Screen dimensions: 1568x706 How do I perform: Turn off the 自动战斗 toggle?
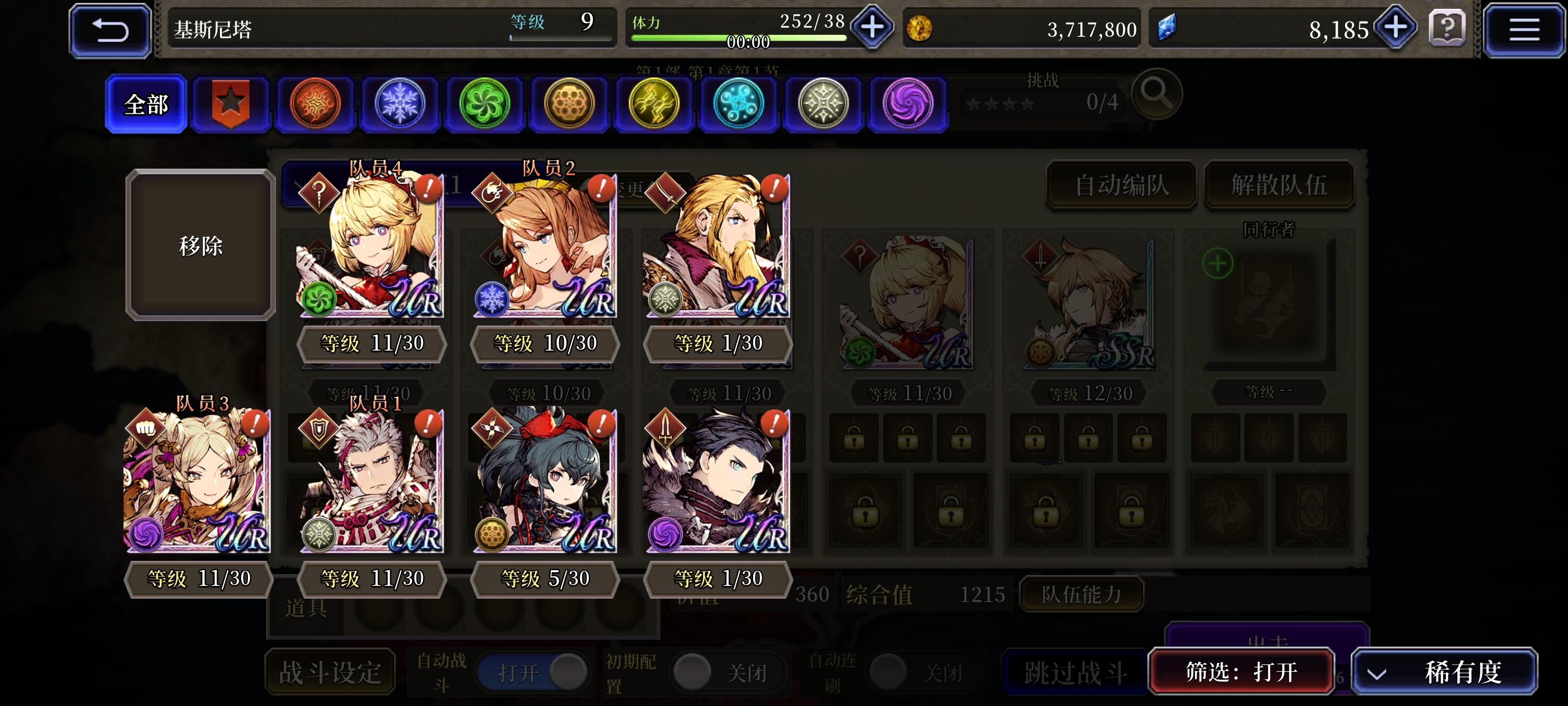534,672
